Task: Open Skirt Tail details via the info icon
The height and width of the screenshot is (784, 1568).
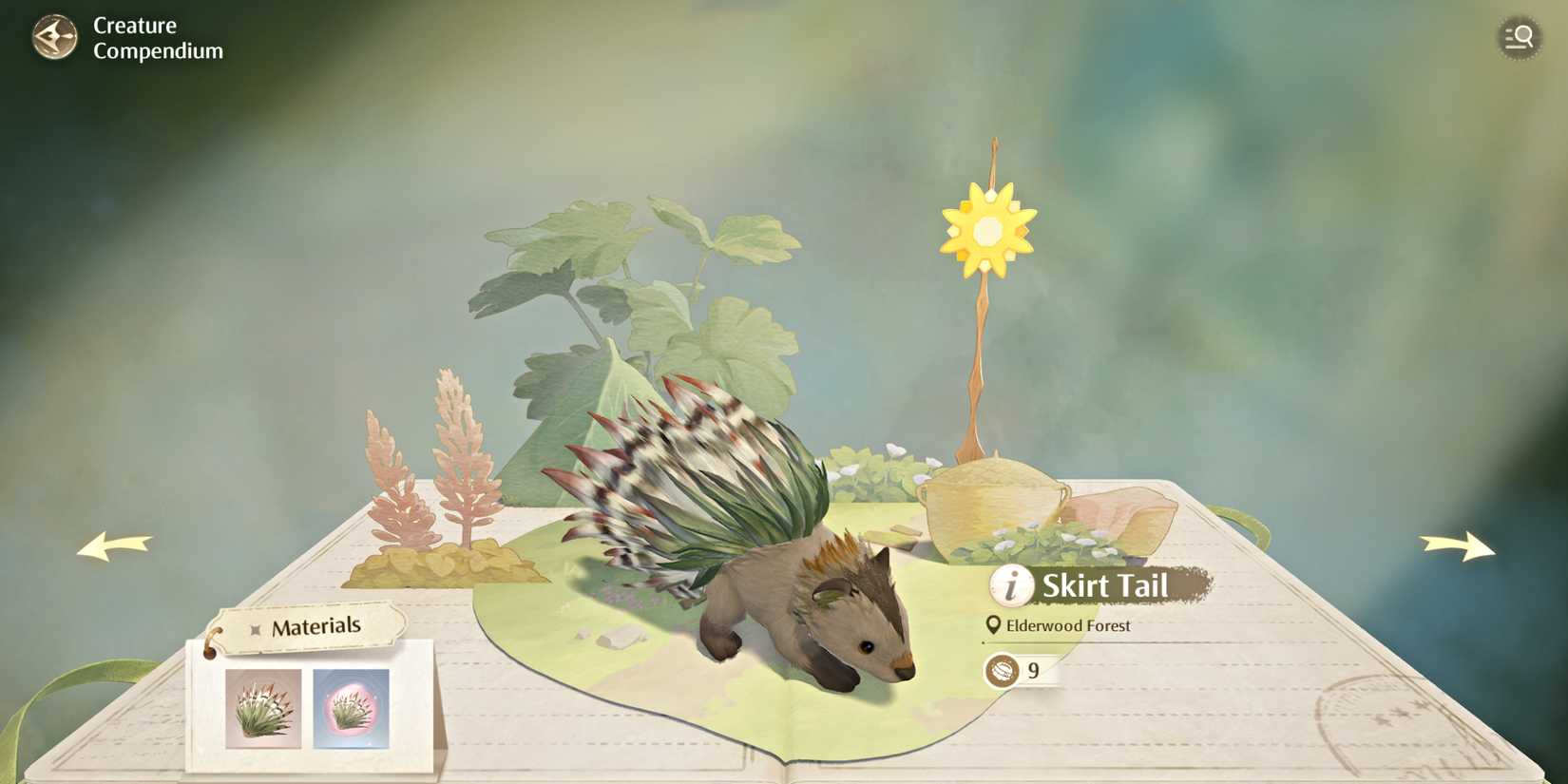Action: (x=1010, y=586)
